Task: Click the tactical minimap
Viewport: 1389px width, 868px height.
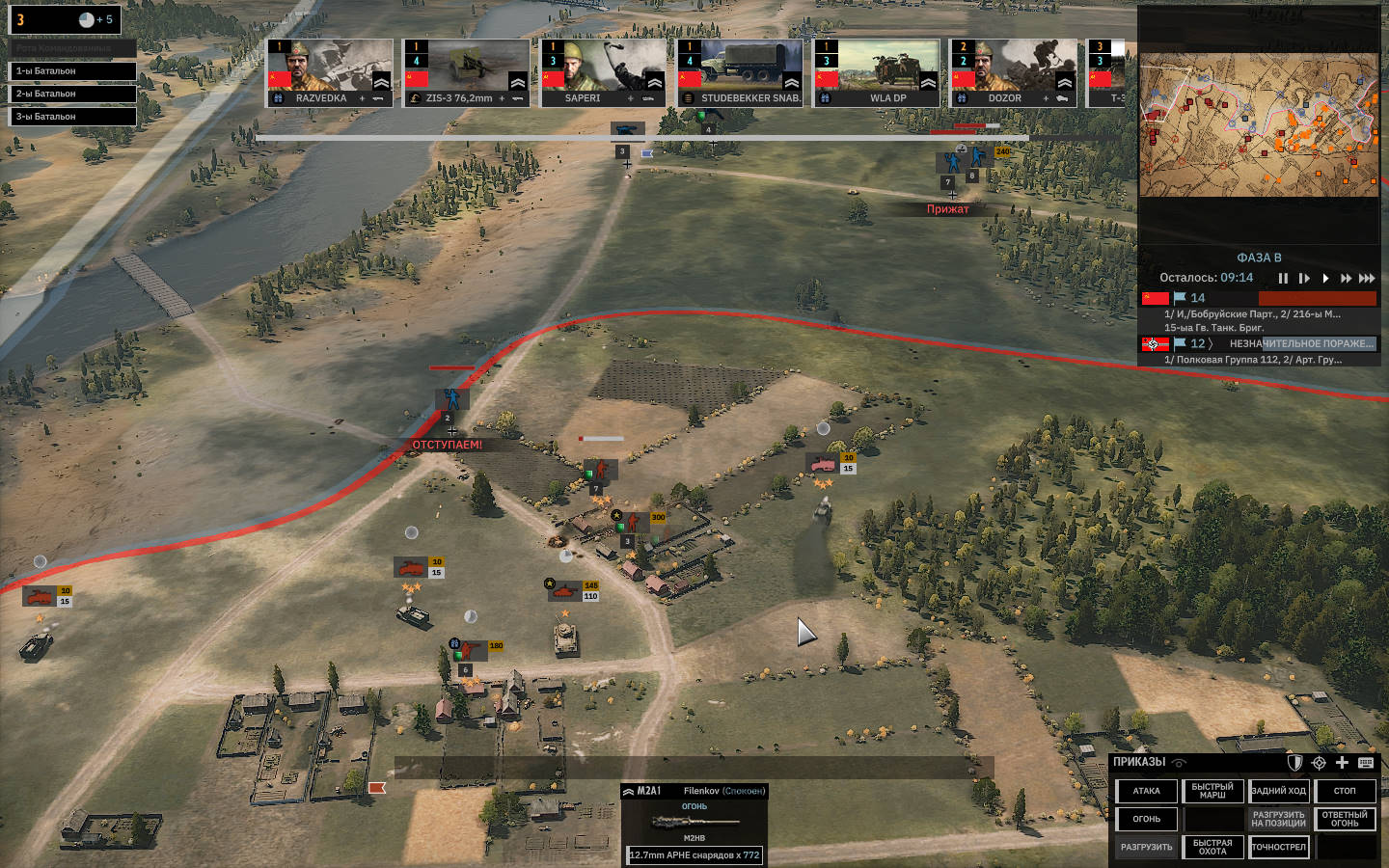Action: pyautogui.click(x=1259, y=125)
